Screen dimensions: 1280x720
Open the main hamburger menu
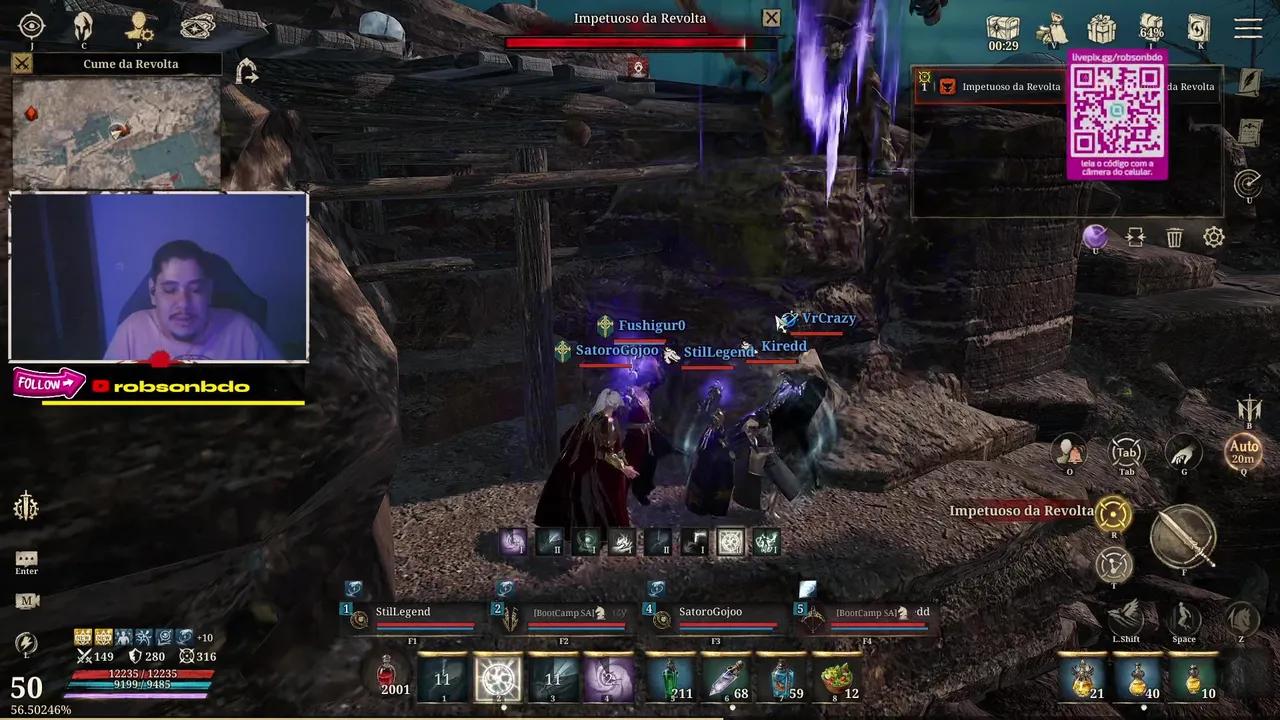(x=1248, y=28)
